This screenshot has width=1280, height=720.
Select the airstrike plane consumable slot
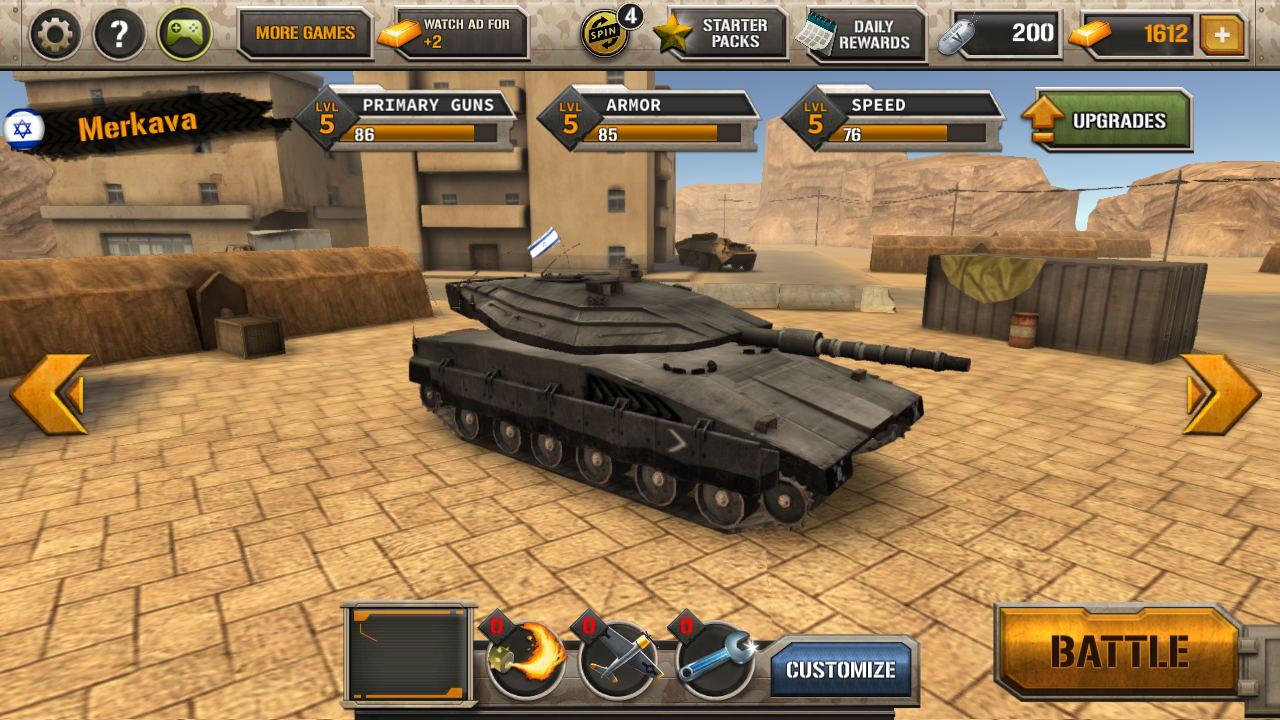pos(617,659)
